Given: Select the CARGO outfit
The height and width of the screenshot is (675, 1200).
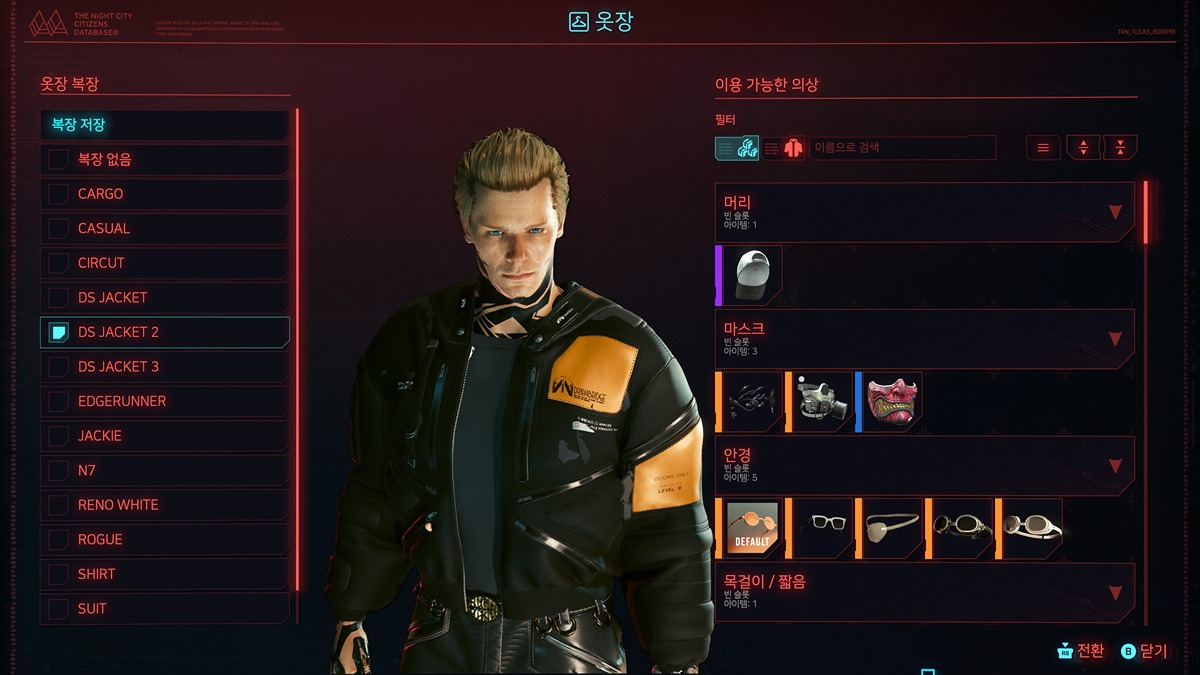Looking at the screenshot, I should [x=165, y=194].
